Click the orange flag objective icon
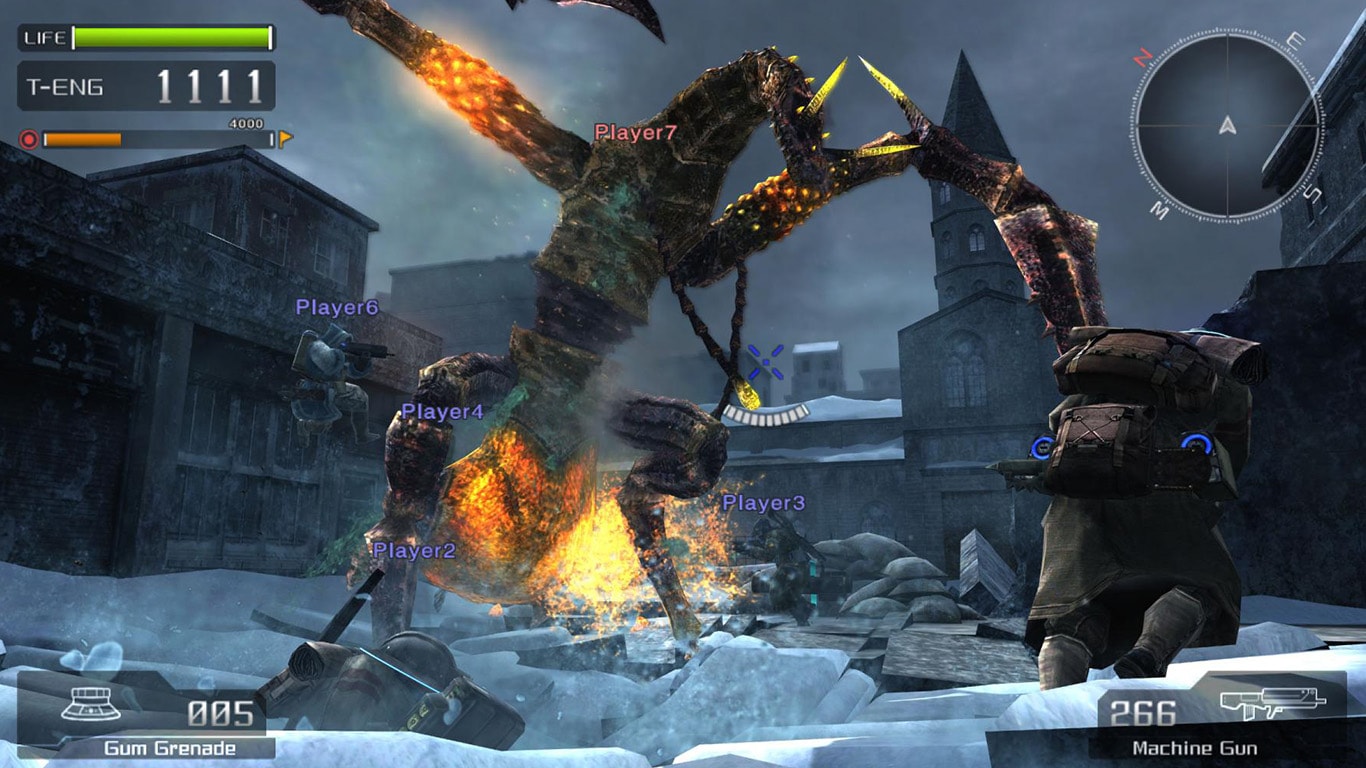This screenshot has width=1366, height=768. pyautogui.click(x=285, y=139)
